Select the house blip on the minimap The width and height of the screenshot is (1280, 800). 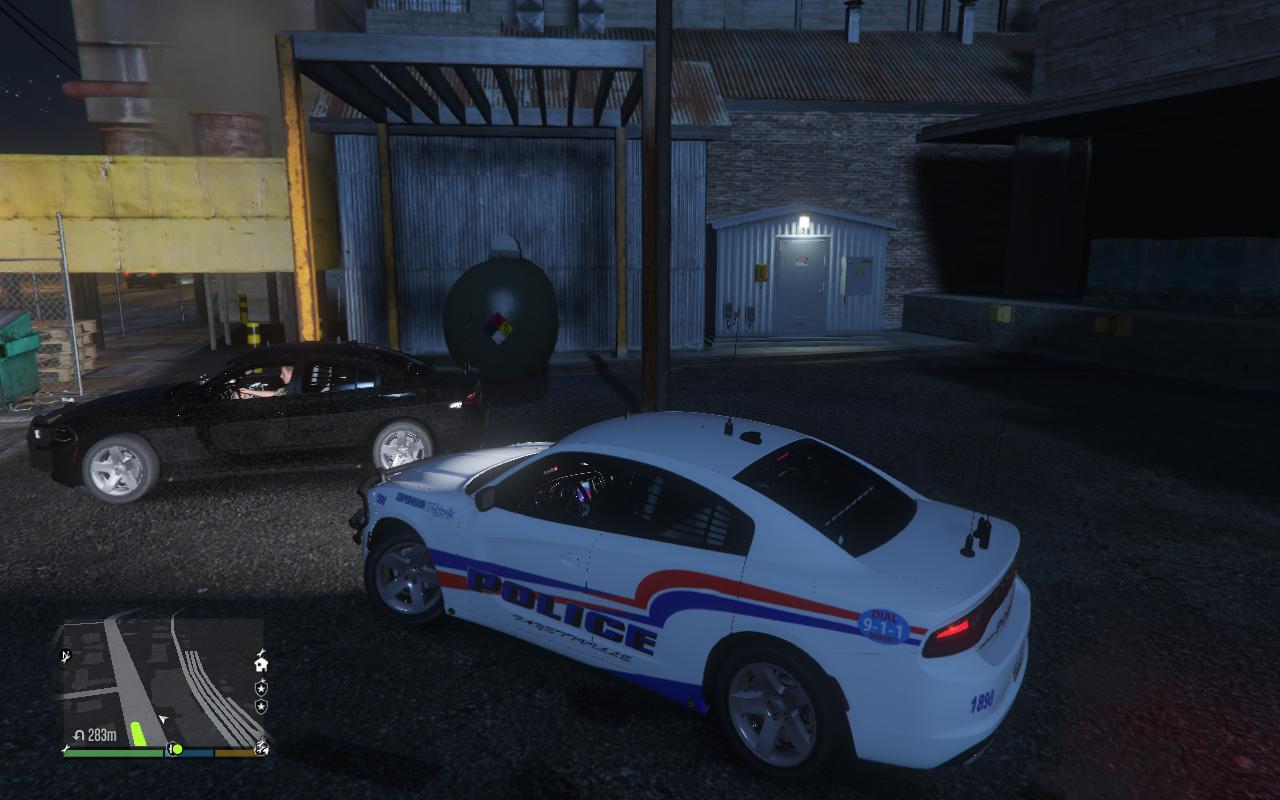[261, 663]
